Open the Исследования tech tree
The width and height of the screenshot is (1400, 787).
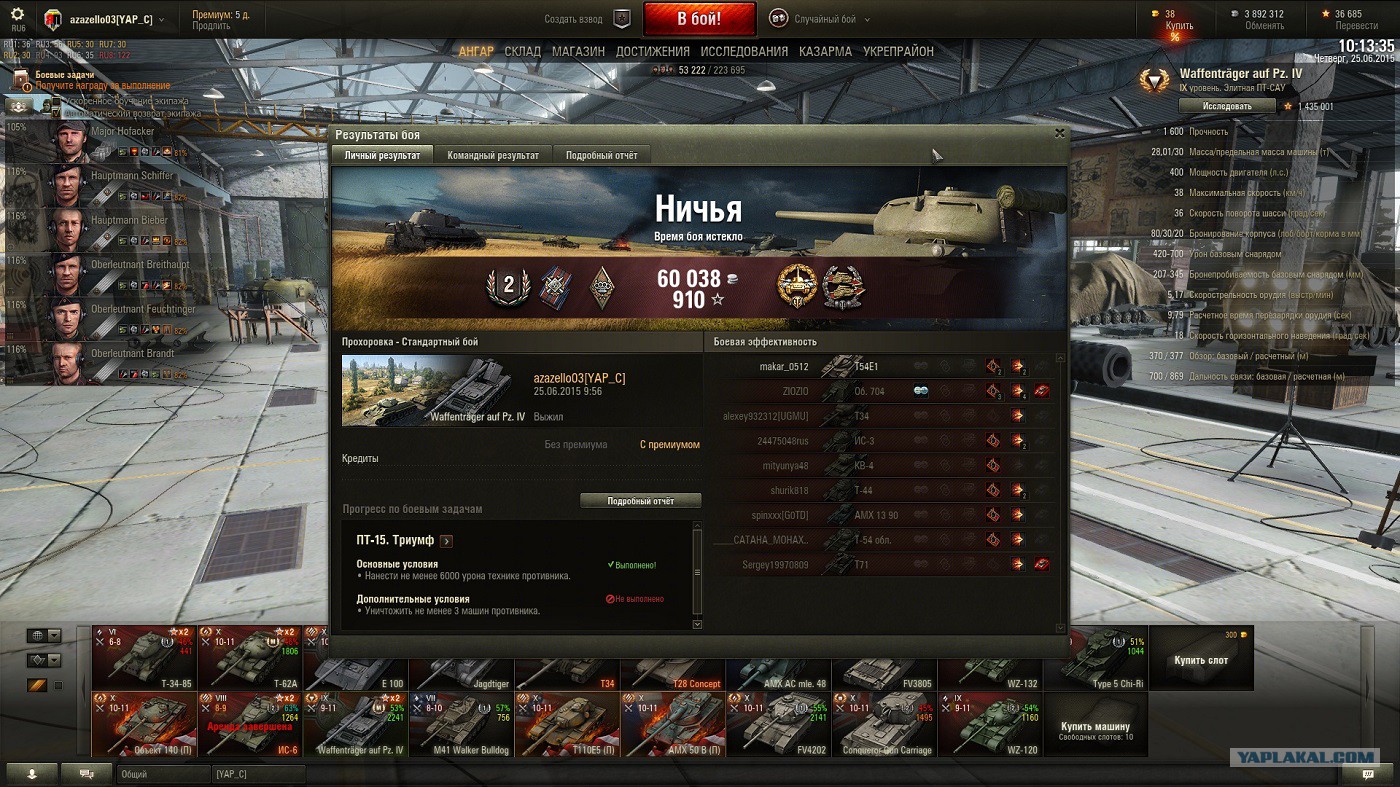click(744, 51)
